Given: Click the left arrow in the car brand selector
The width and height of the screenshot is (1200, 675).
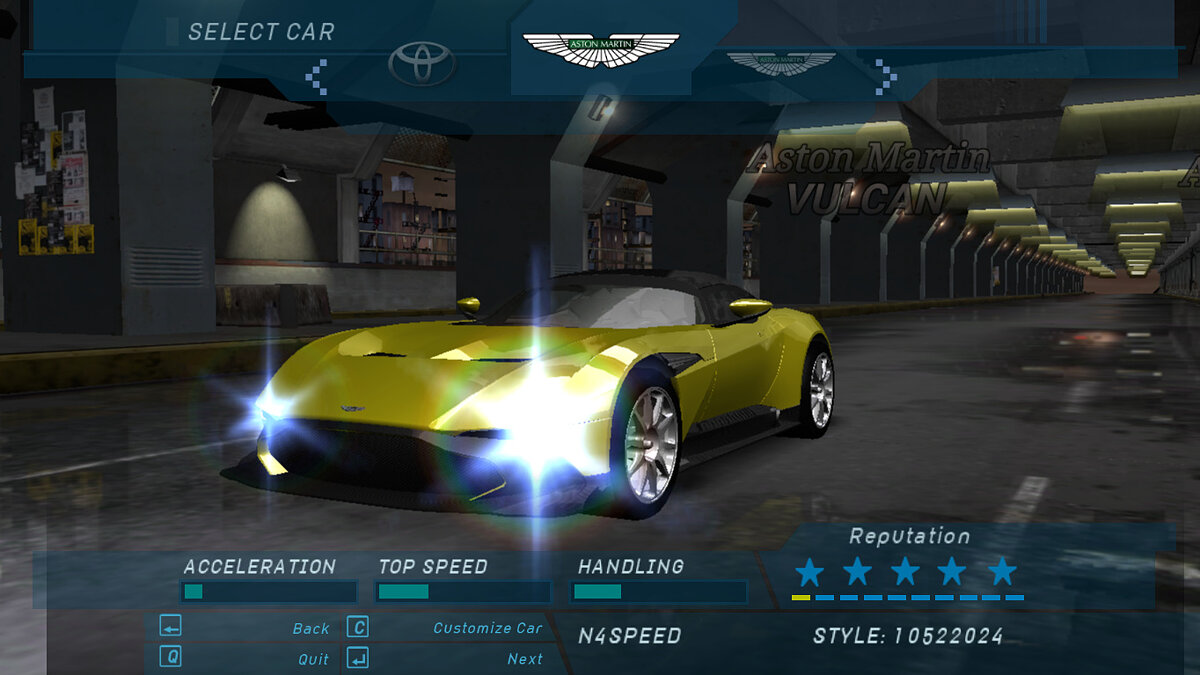Looking at the screenshot, I should coord(318,76).
